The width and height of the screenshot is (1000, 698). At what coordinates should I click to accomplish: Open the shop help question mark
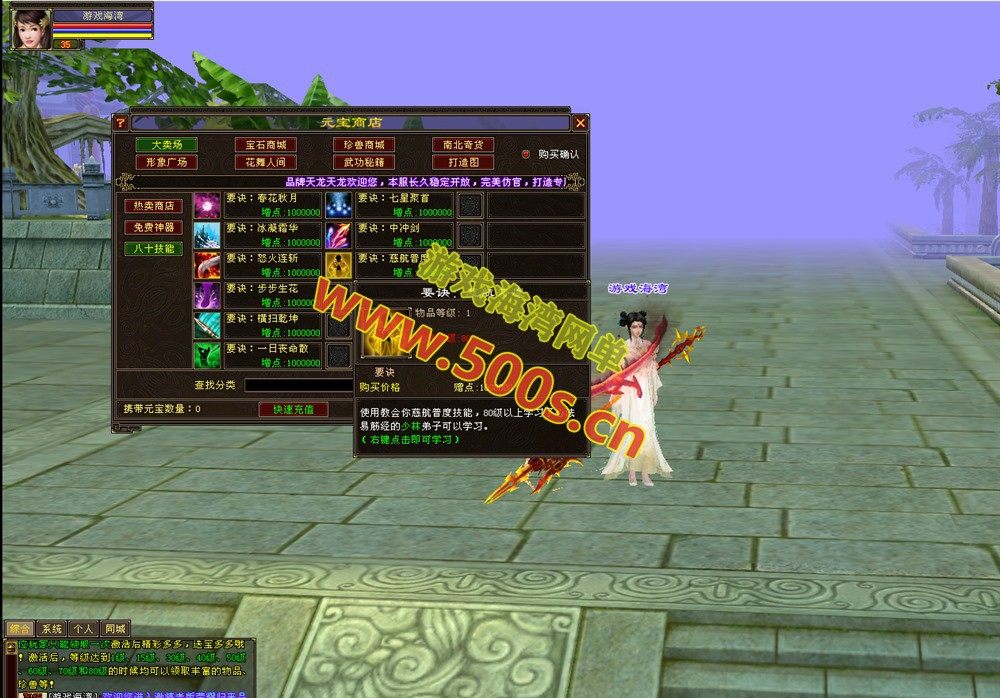(121, 123)
